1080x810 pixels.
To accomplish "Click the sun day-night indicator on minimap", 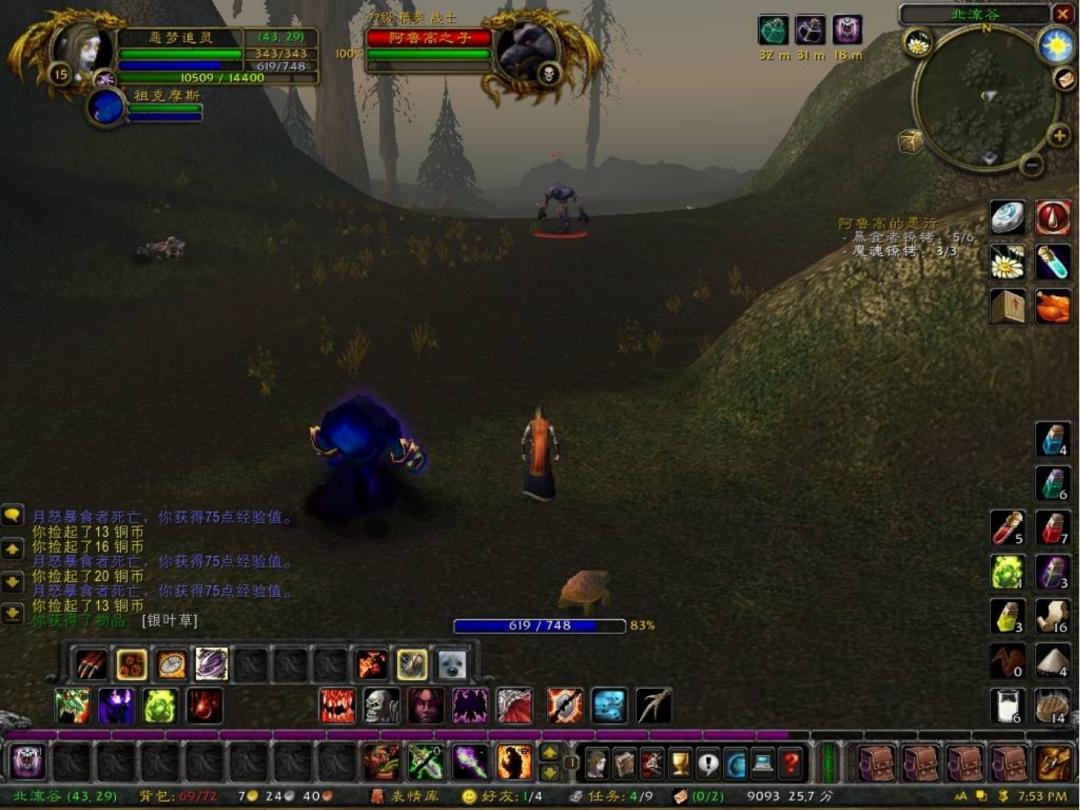I will (x=1055, y=44).
